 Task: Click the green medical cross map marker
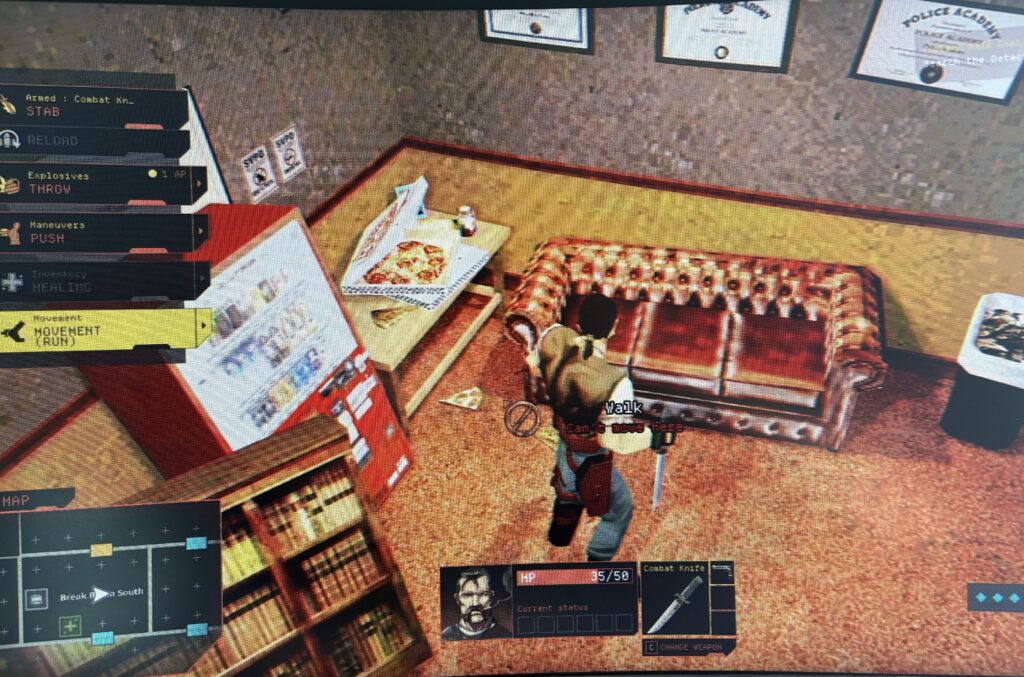70,626
